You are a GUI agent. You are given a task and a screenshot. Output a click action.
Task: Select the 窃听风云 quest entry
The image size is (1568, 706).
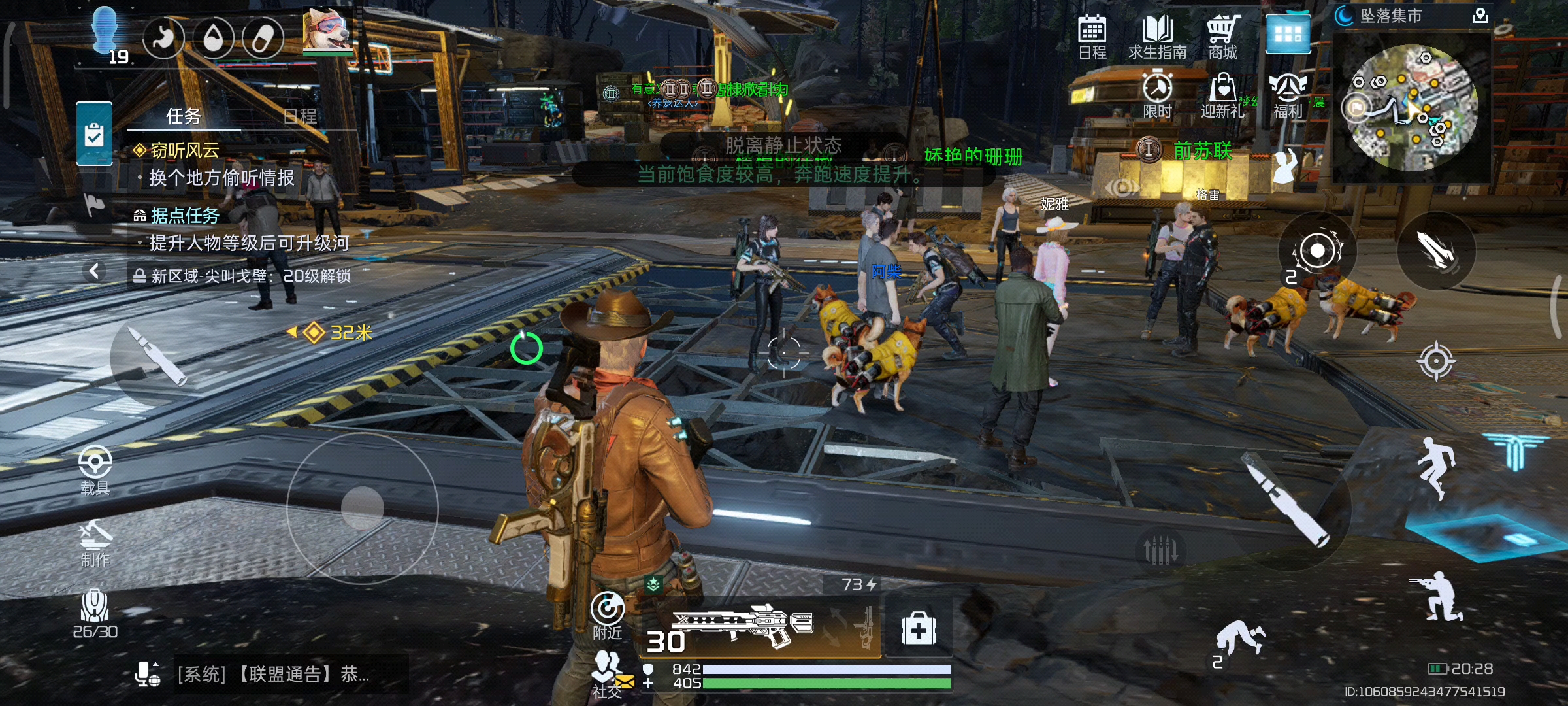[185, 150]
